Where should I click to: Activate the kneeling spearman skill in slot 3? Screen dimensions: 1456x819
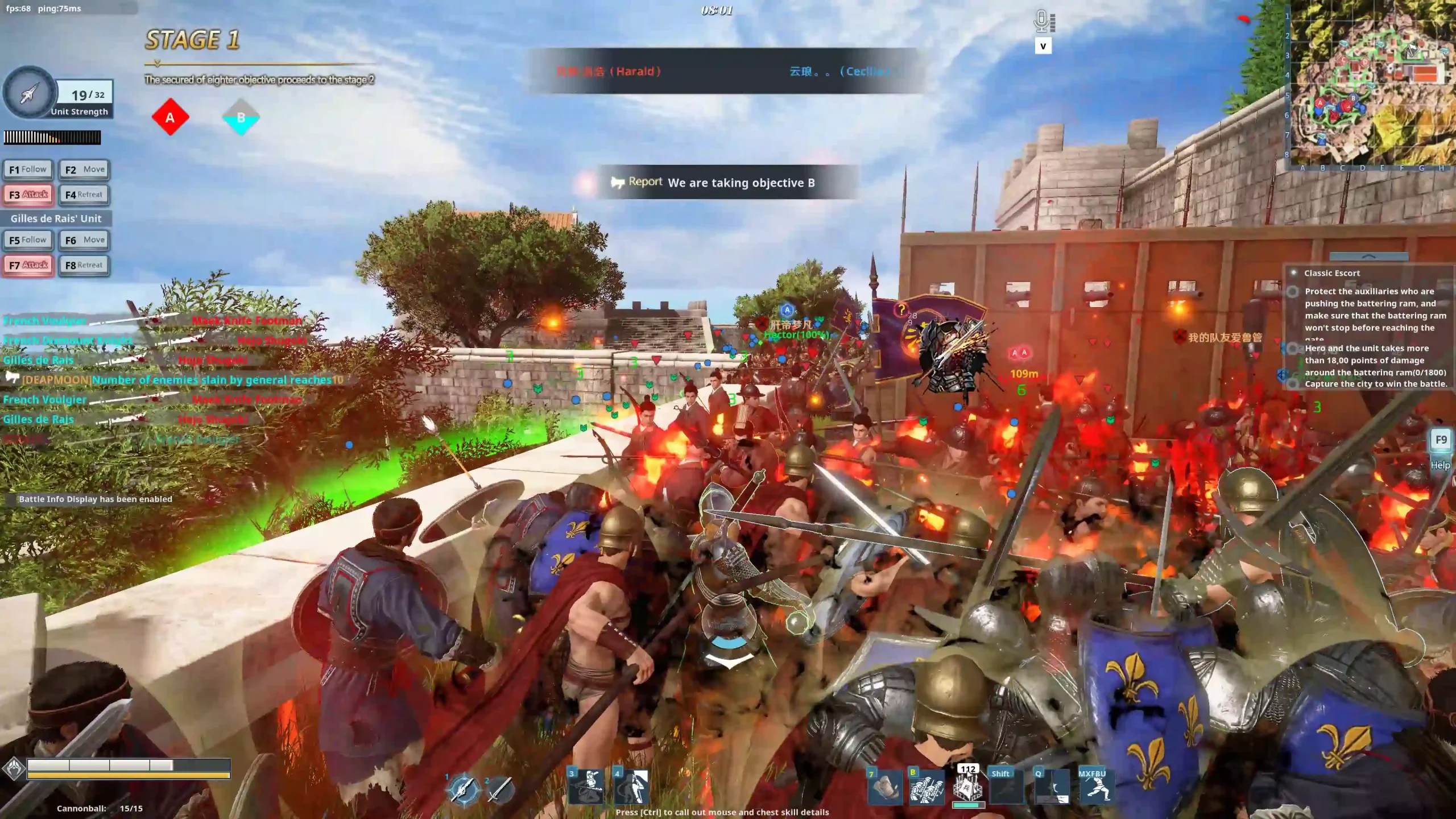click(587, 787)
